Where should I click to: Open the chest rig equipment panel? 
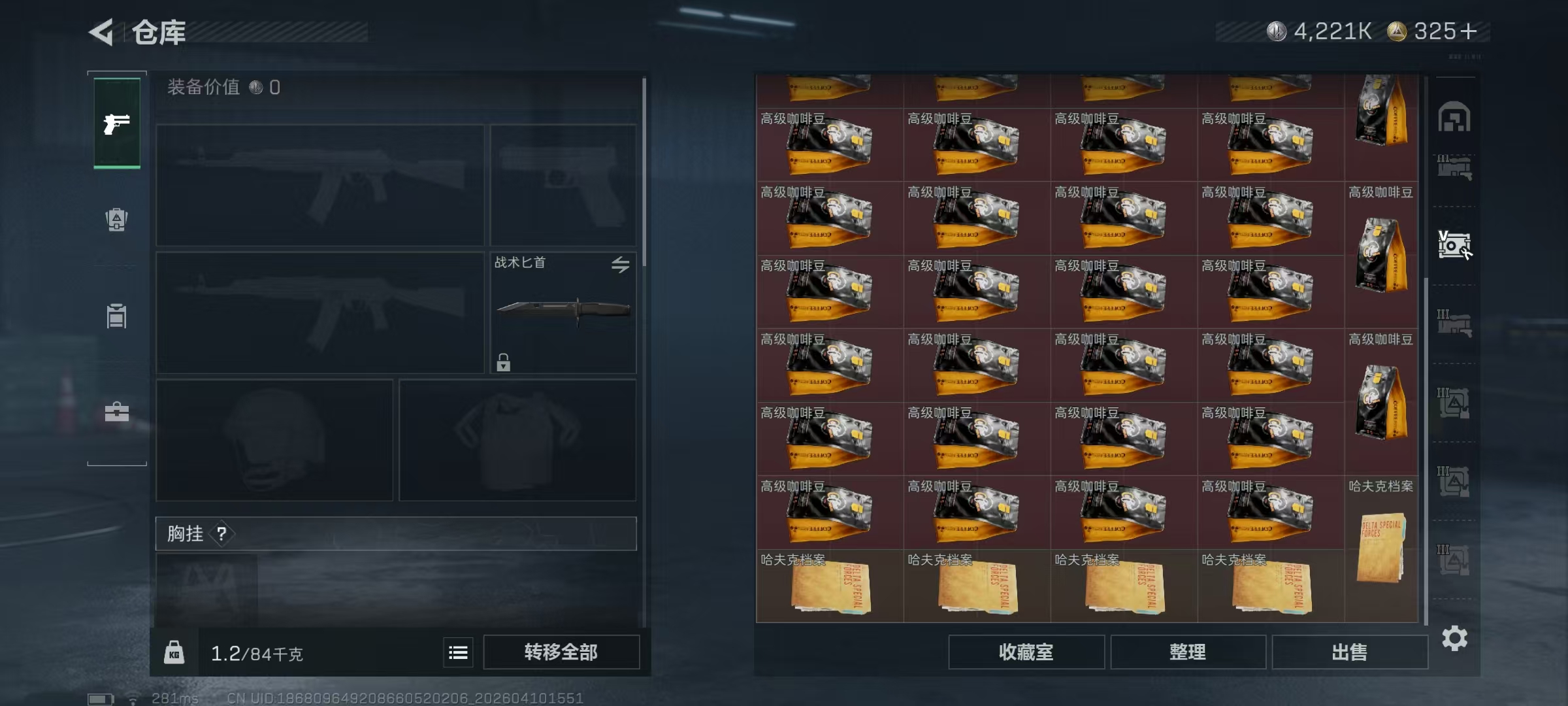116,316
